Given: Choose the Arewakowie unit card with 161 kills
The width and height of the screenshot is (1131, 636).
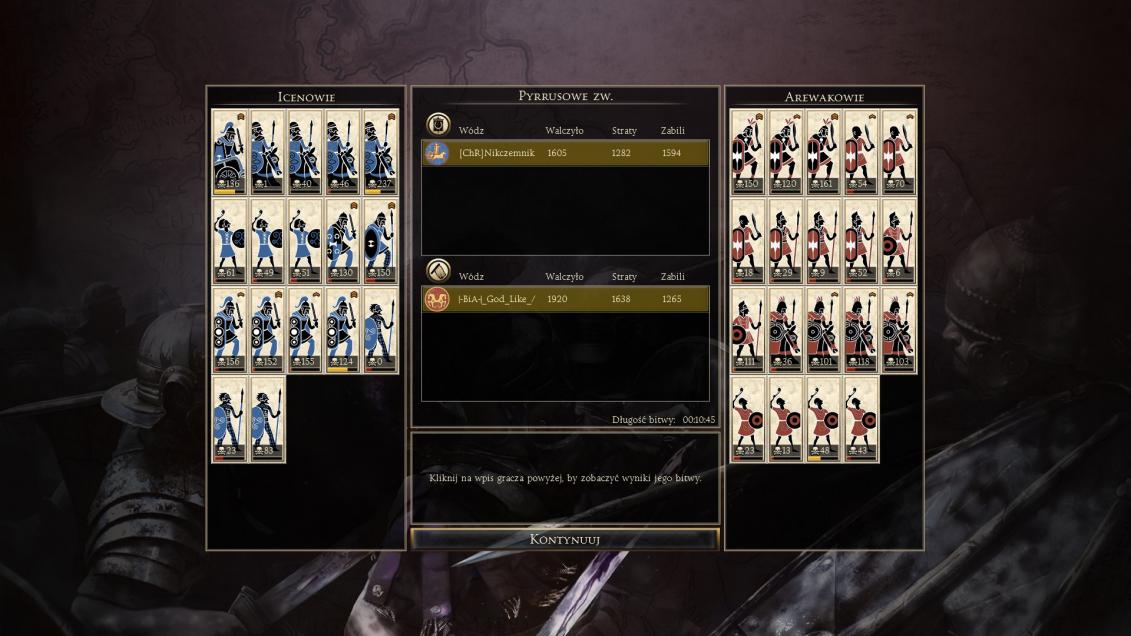Looking at the screenshot, I should click(824, 151).
